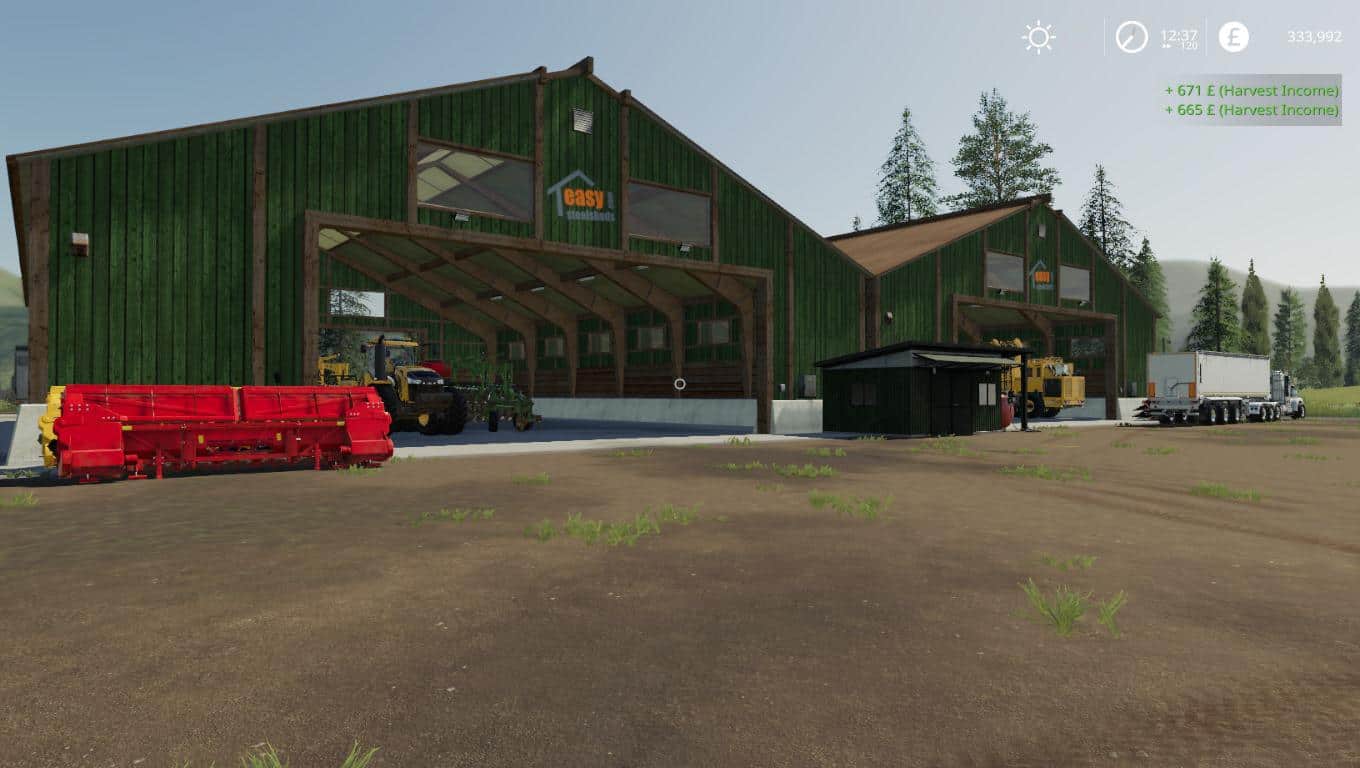
Task: Click the +671 £ Harvest Income notification
Action: pyautogui.click(x=1250, y=90)
